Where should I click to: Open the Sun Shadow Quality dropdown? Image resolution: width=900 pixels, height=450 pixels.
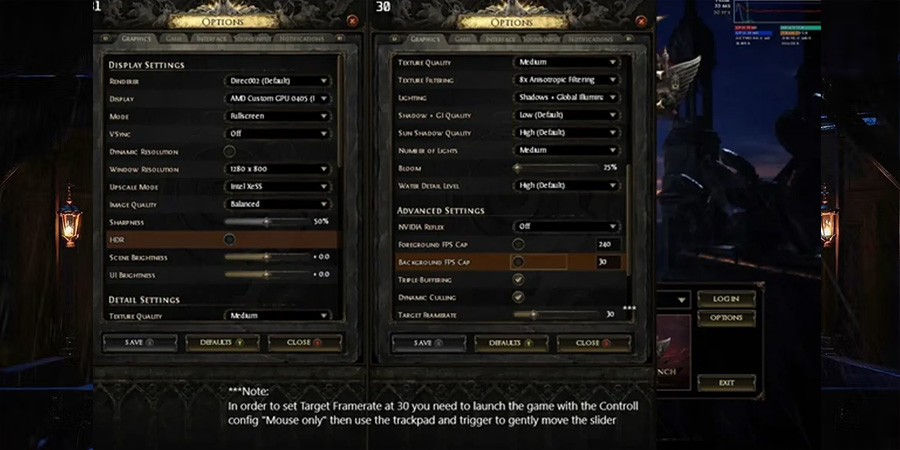[x=566, y=133]
